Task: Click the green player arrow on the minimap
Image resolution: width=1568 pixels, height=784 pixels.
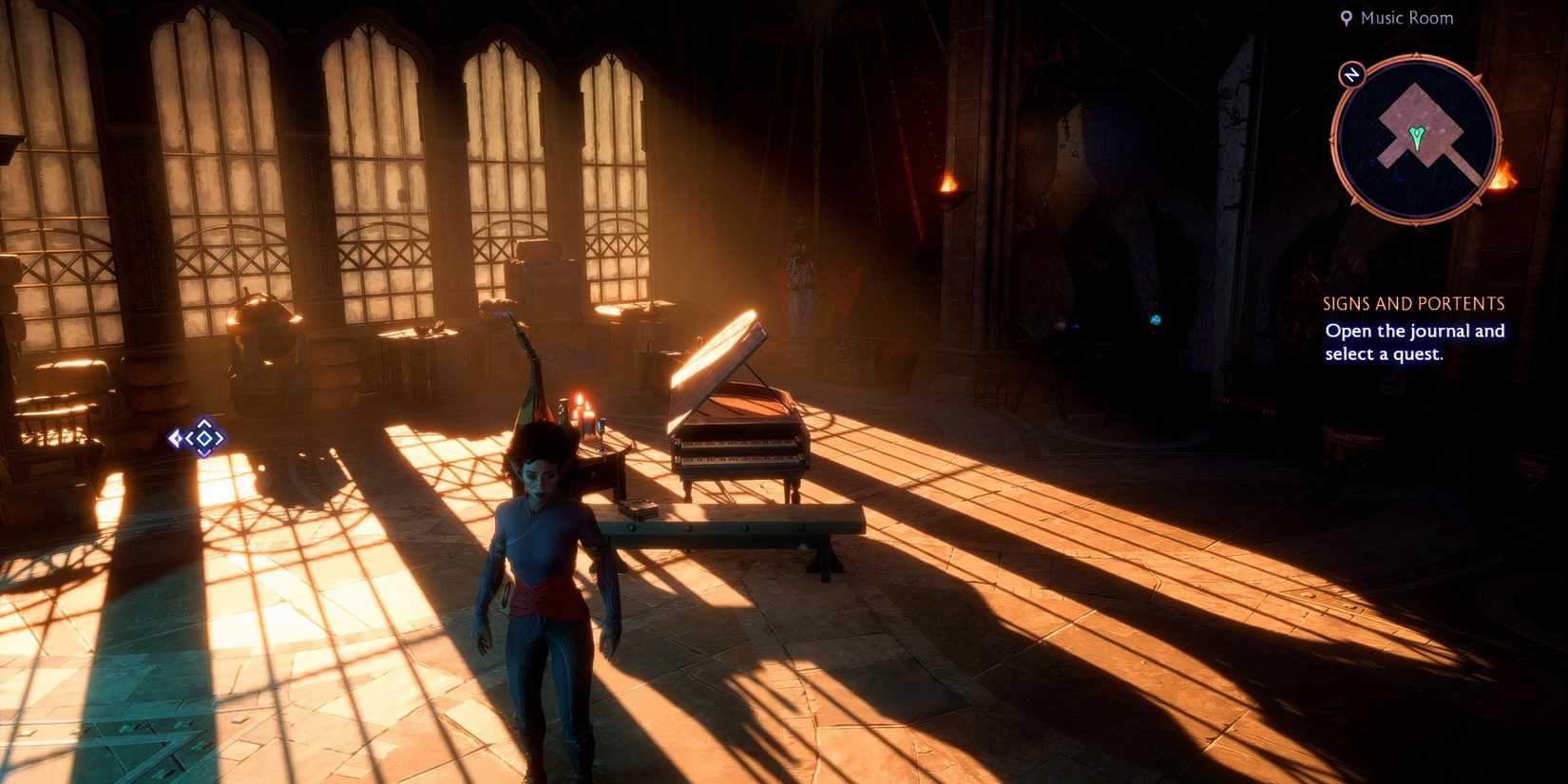Action: (x=1418, y=136)
